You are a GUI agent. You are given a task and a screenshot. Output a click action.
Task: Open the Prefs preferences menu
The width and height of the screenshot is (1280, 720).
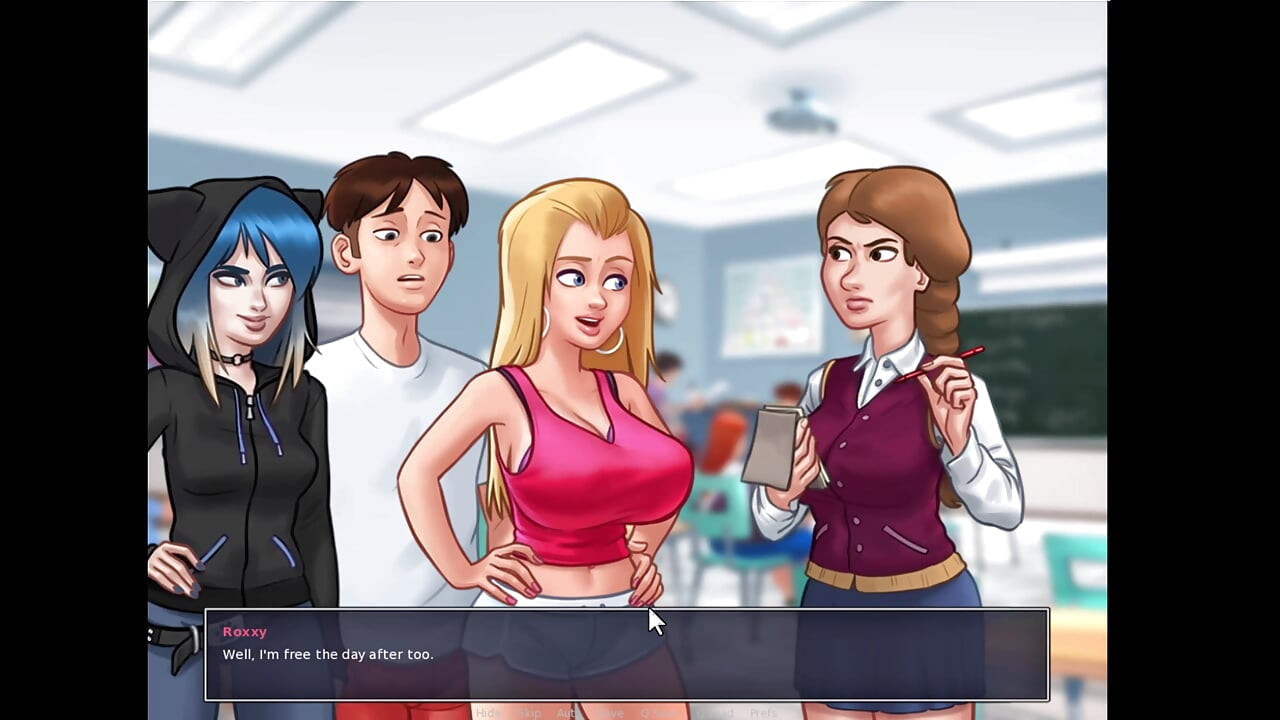pyautogui.click(x=764, y=713)
